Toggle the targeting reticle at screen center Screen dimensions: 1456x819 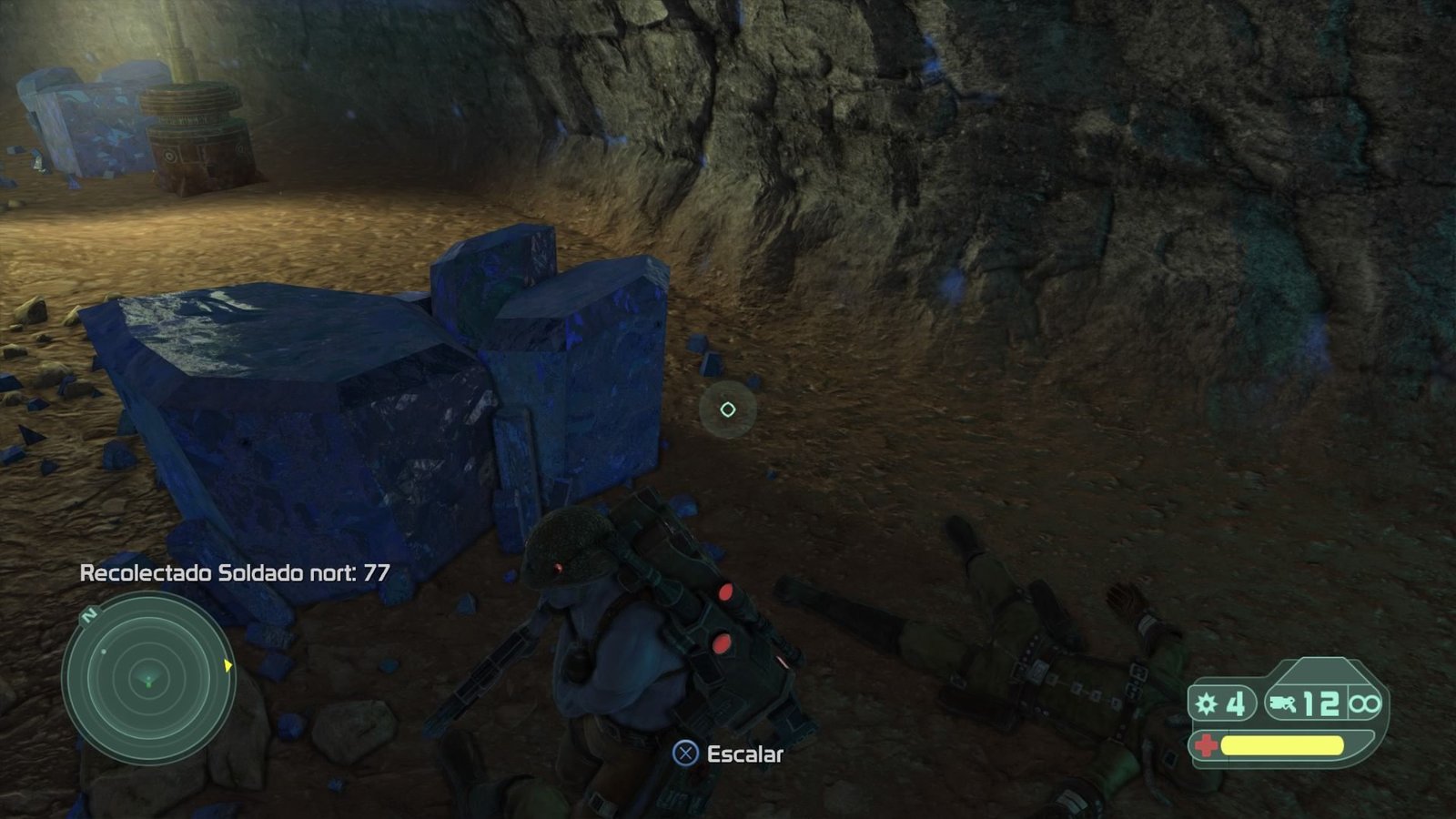click(727, 409)
